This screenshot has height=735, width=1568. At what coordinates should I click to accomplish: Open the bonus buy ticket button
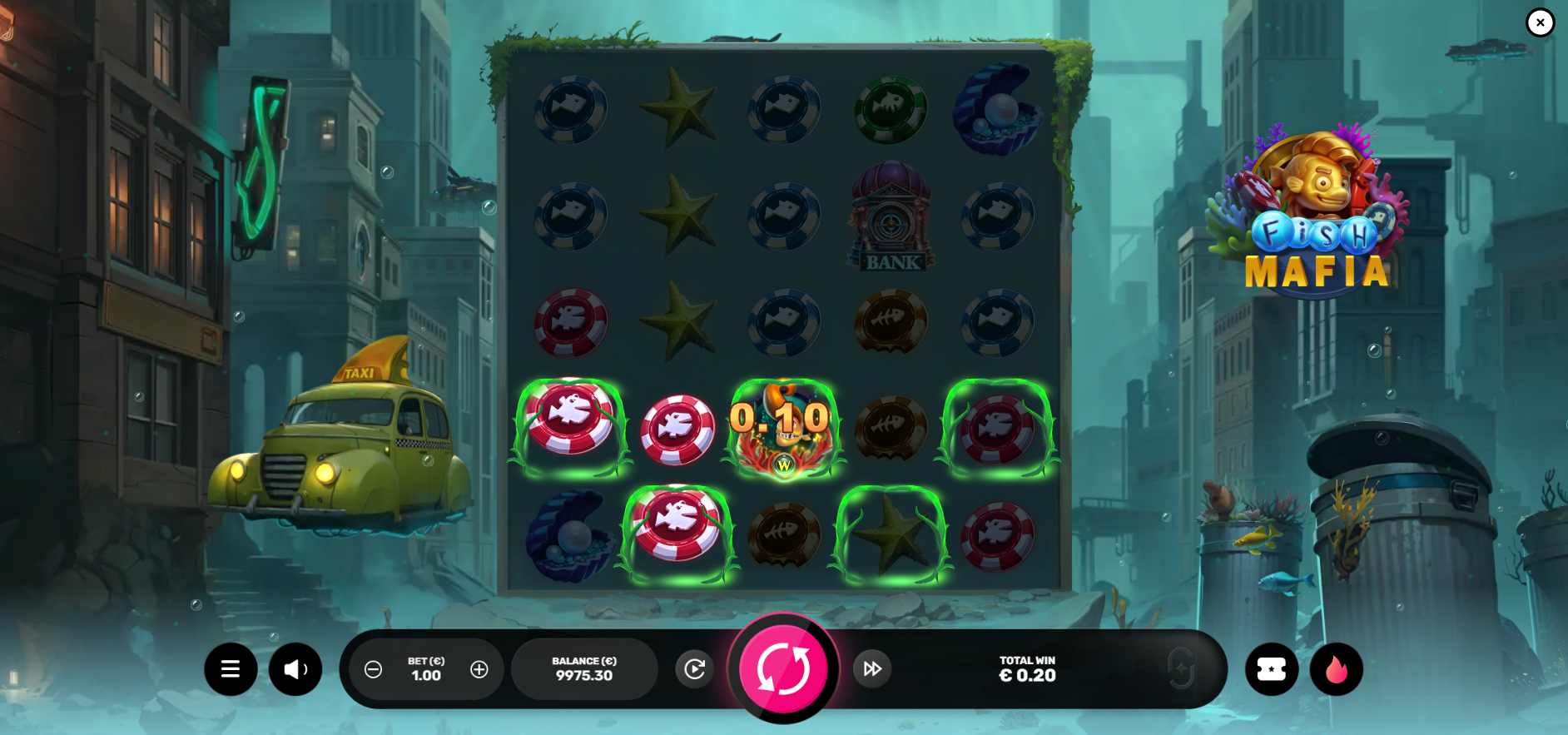(1272, 669)
